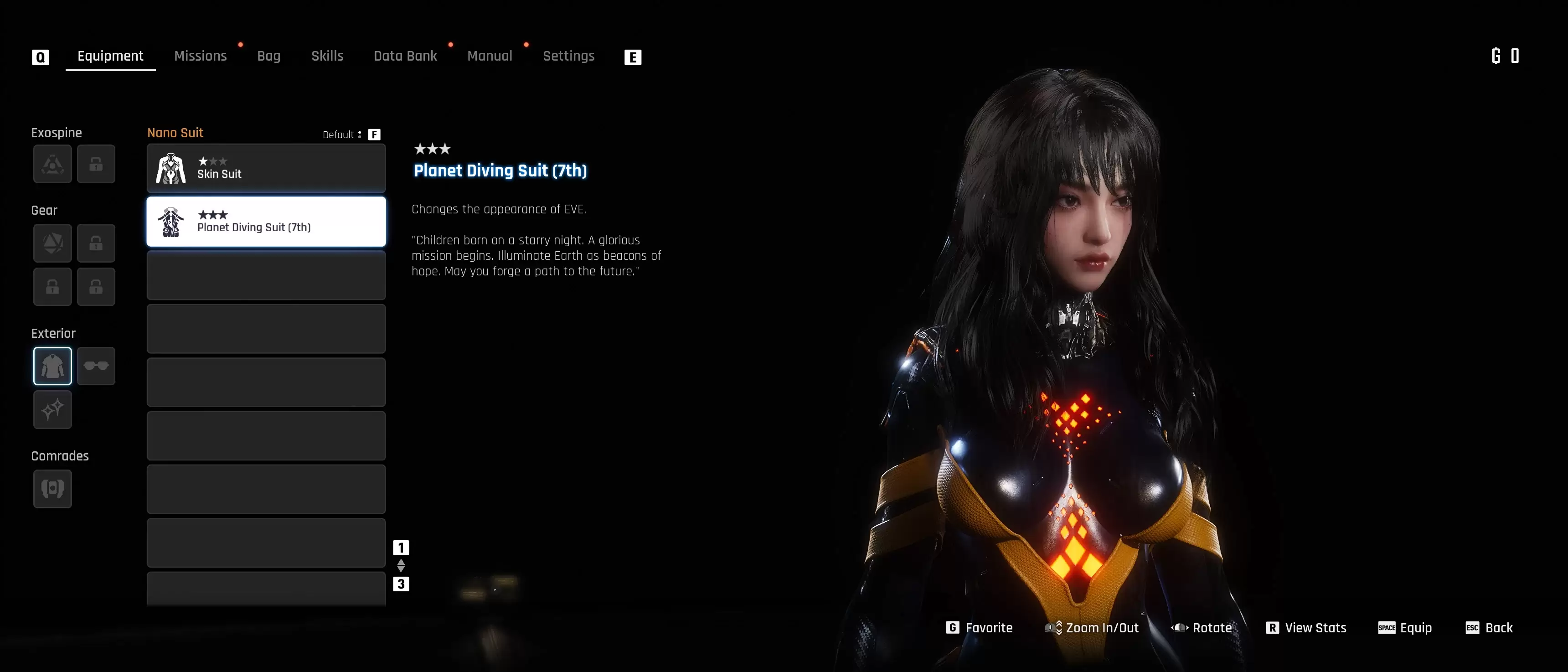Click the View Stats button
This screenshot has width=1568, height=672.
point(1306,628)
